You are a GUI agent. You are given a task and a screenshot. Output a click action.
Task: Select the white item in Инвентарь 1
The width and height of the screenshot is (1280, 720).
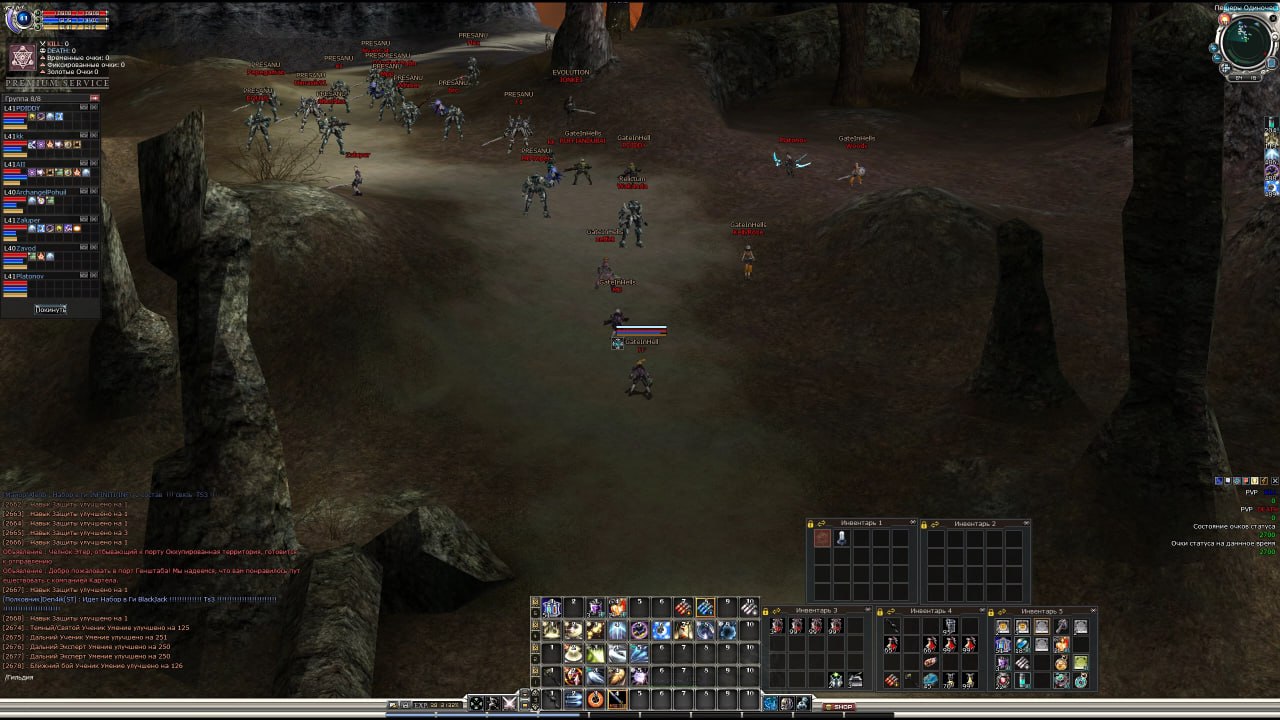(842, 538)
